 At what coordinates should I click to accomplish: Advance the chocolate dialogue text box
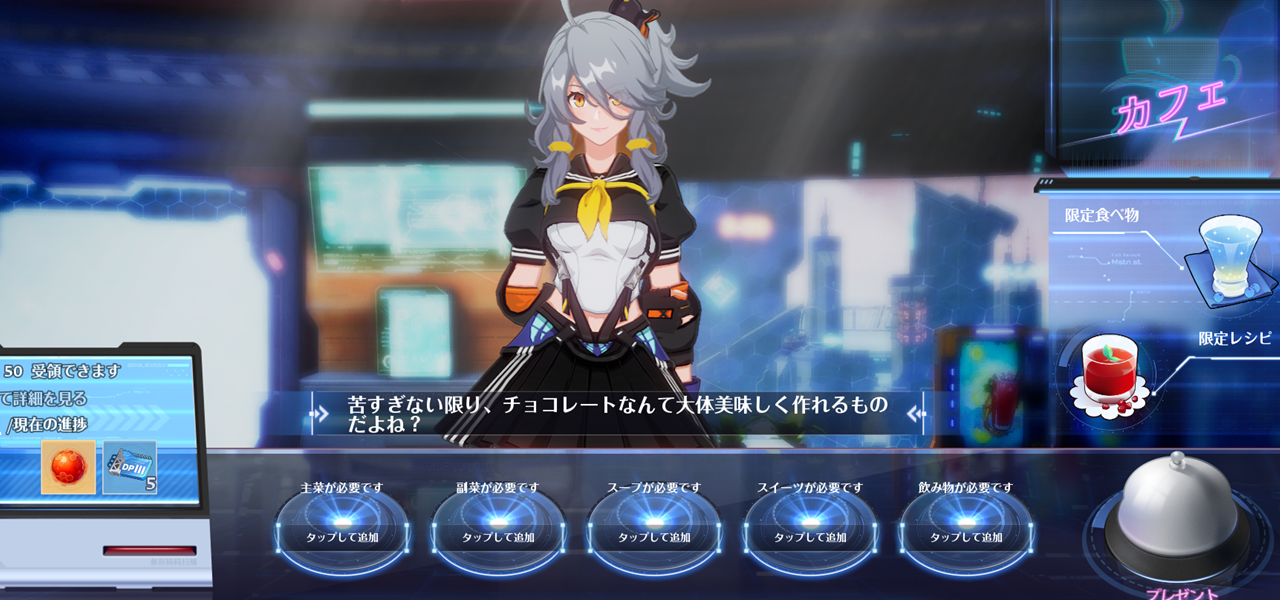[x=618, y=413]
